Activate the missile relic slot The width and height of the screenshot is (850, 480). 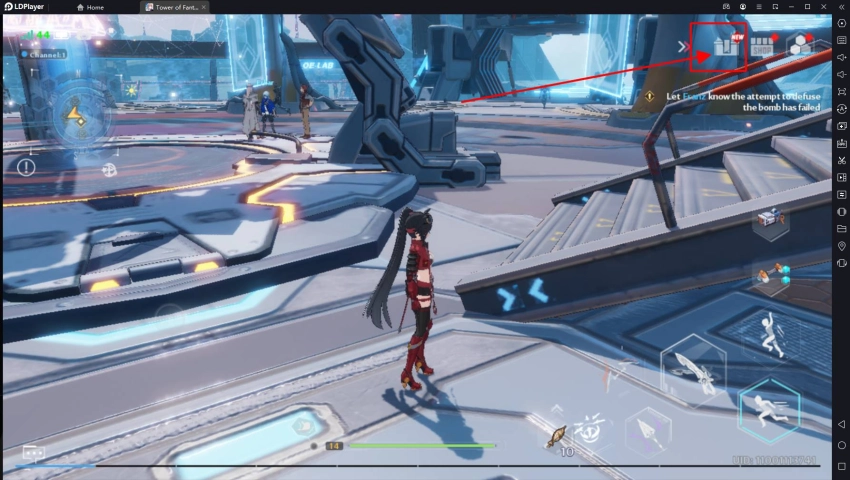click(x=771, y=275)
